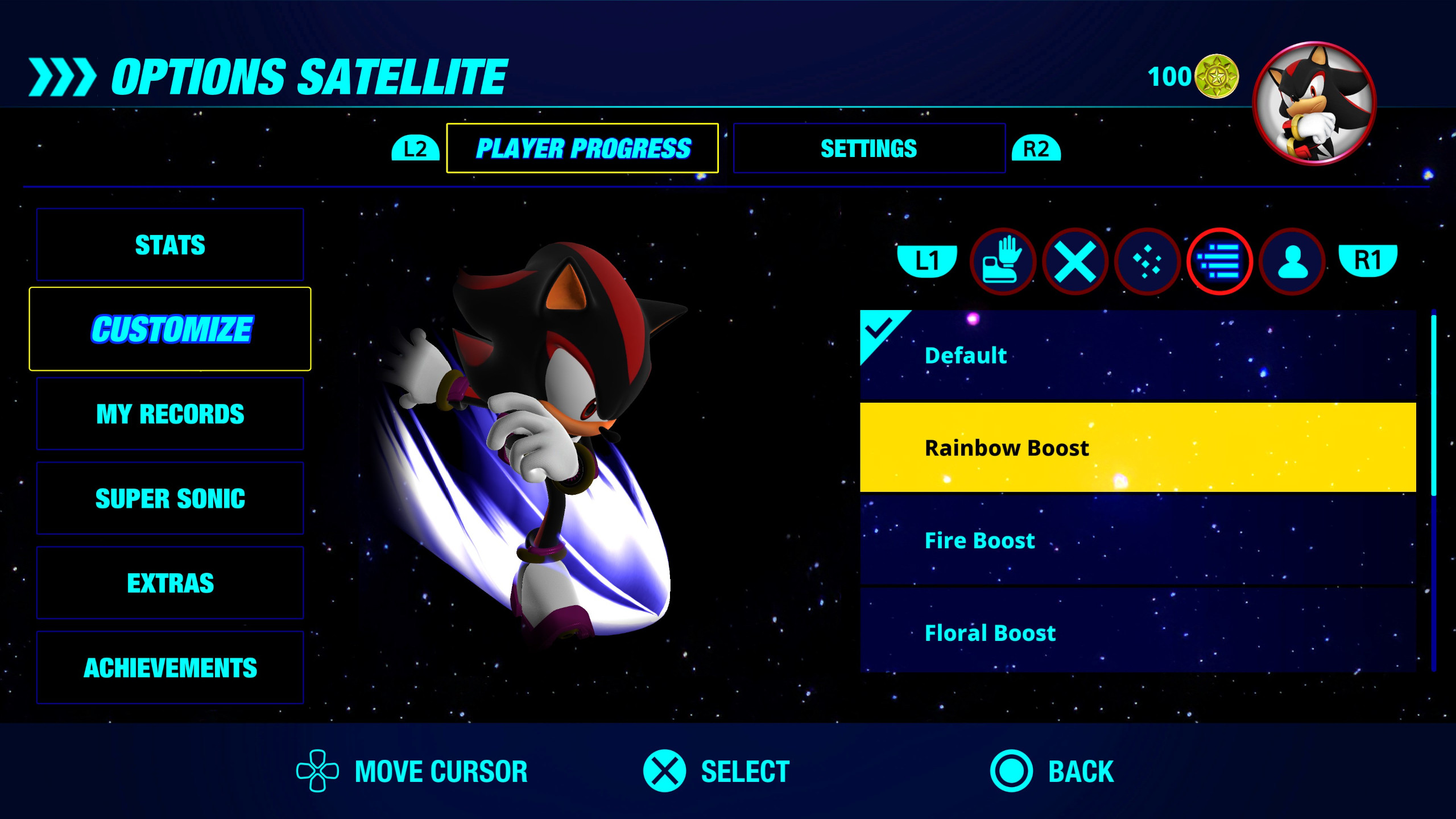Open the My Records section
1456x819 pixels.
(169, 413)
